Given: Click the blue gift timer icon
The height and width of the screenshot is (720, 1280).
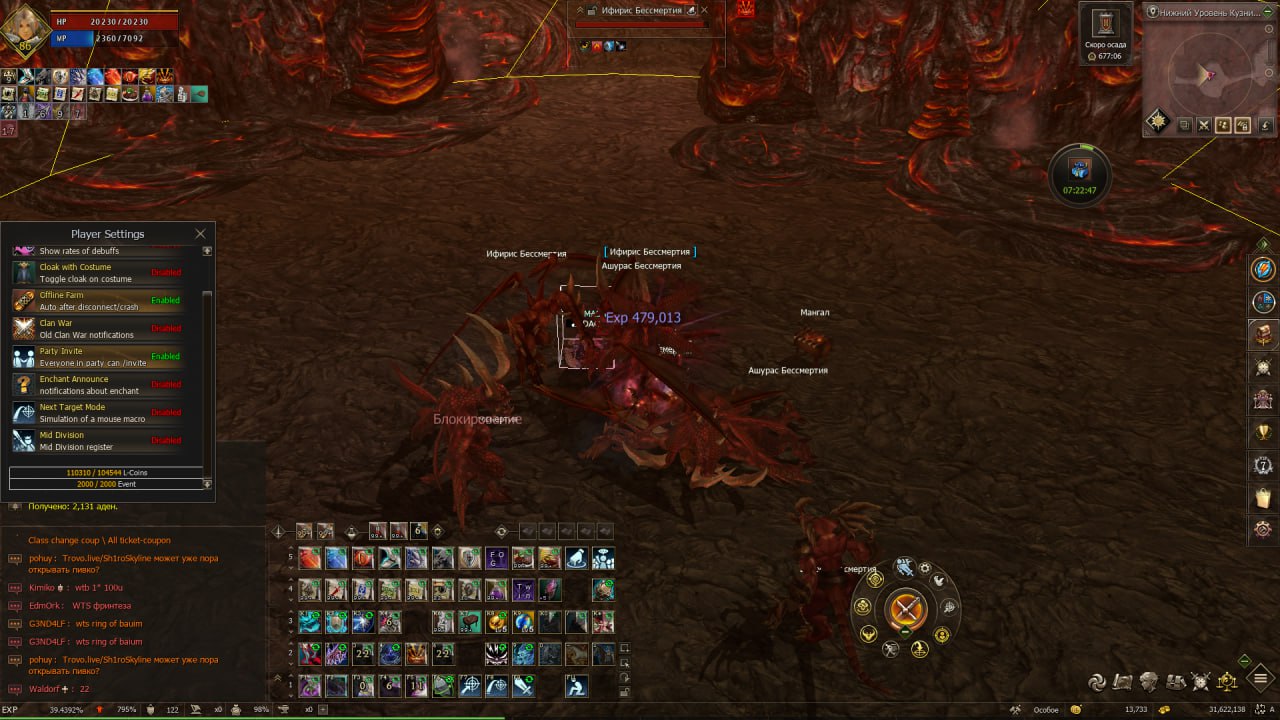Looking at the screenshot, I should [x=1079, y=167].
